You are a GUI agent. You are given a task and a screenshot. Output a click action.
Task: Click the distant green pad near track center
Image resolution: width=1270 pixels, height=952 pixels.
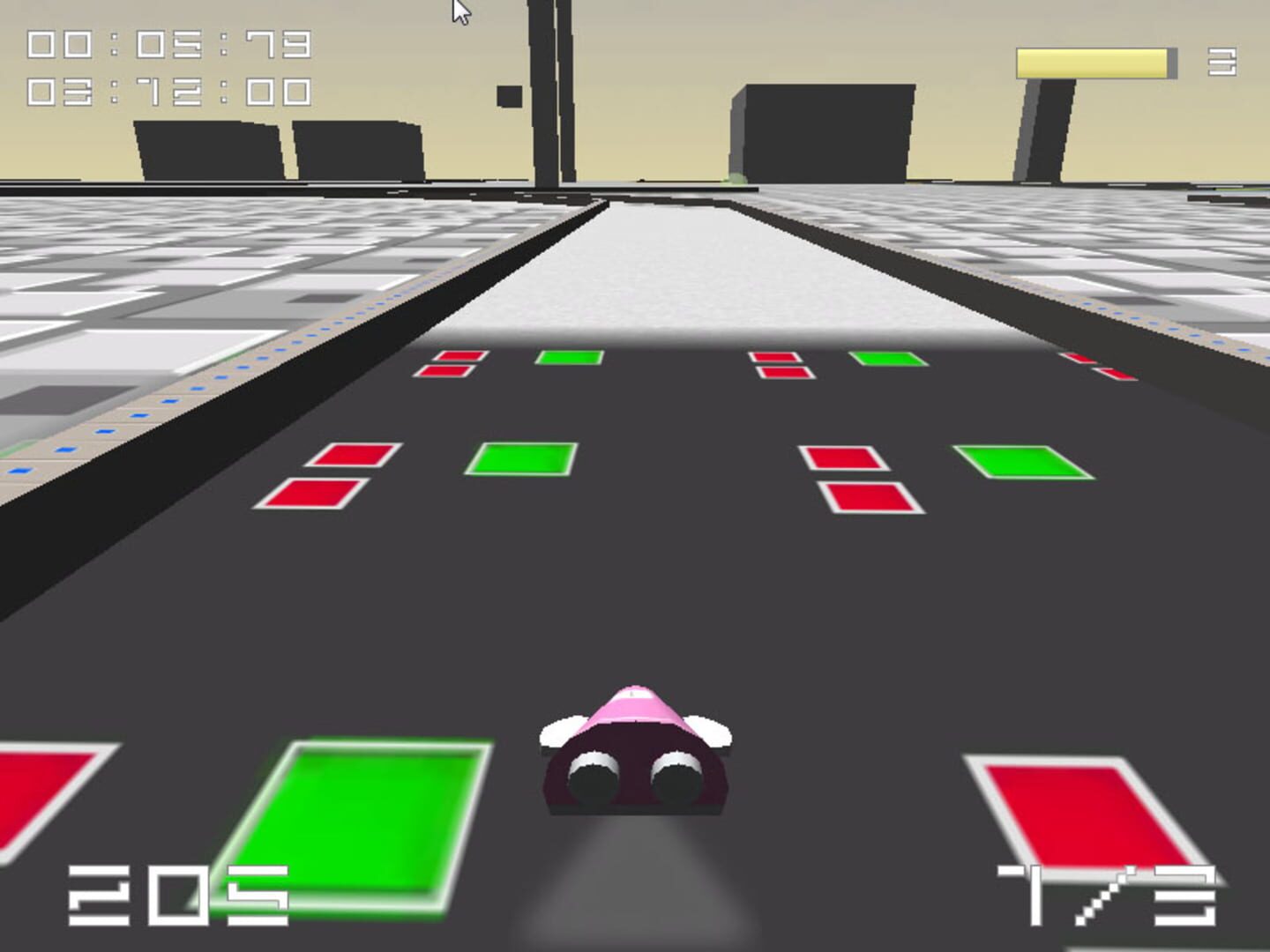click(569, 357)
